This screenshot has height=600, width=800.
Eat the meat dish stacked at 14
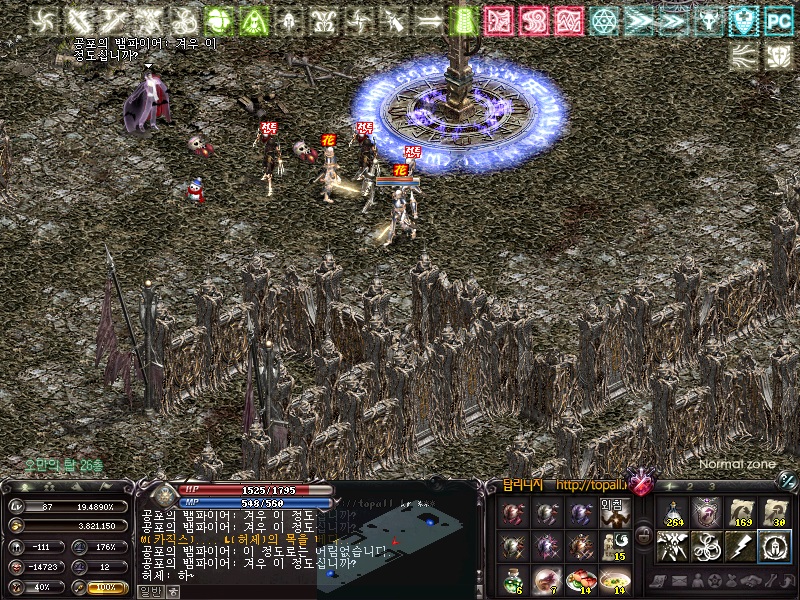(x=580, y=580)
